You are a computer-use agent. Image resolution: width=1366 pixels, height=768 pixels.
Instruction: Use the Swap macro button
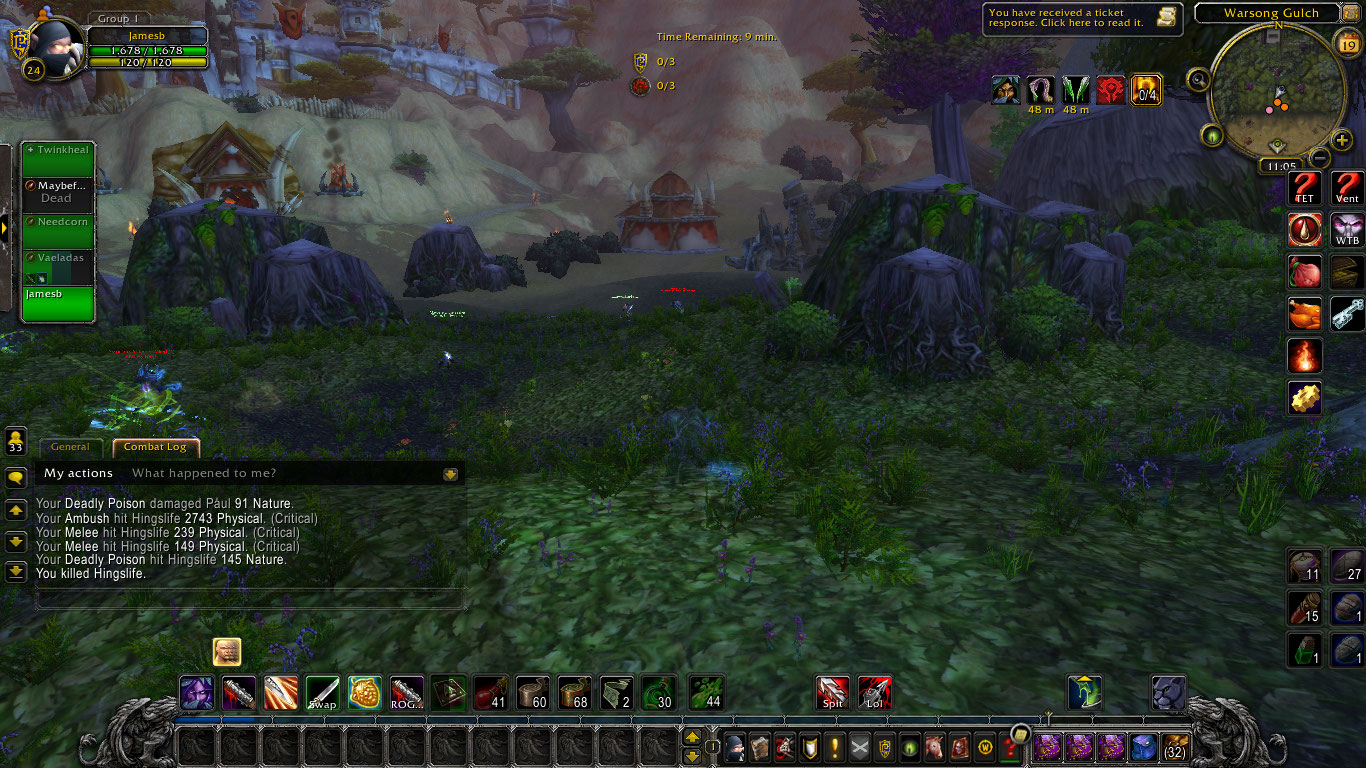(322, 693)
